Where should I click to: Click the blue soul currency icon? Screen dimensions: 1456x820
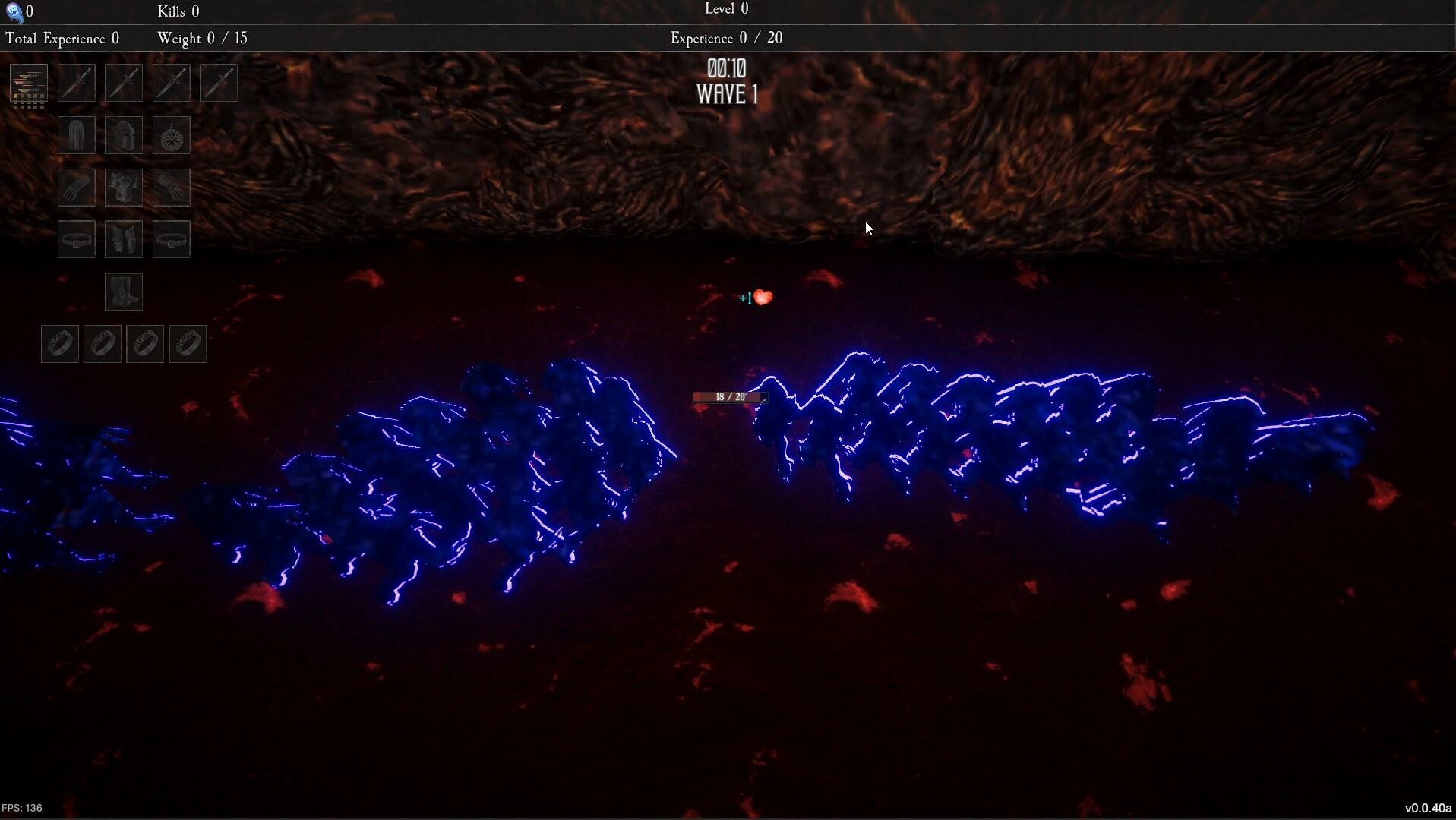point(13,11)
